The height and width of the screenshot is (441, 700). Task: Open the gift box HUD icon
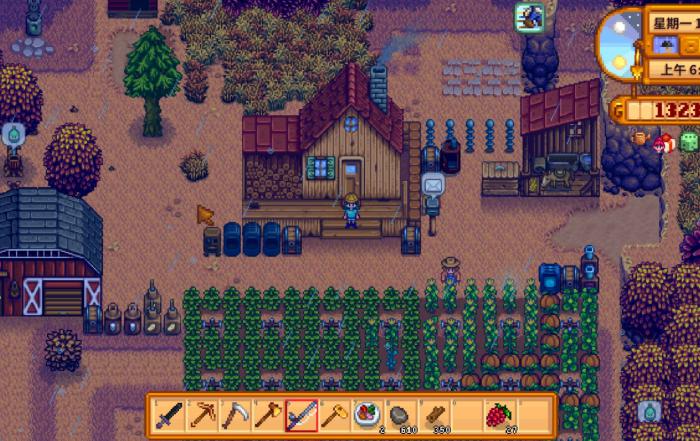[x=665, y=142]
